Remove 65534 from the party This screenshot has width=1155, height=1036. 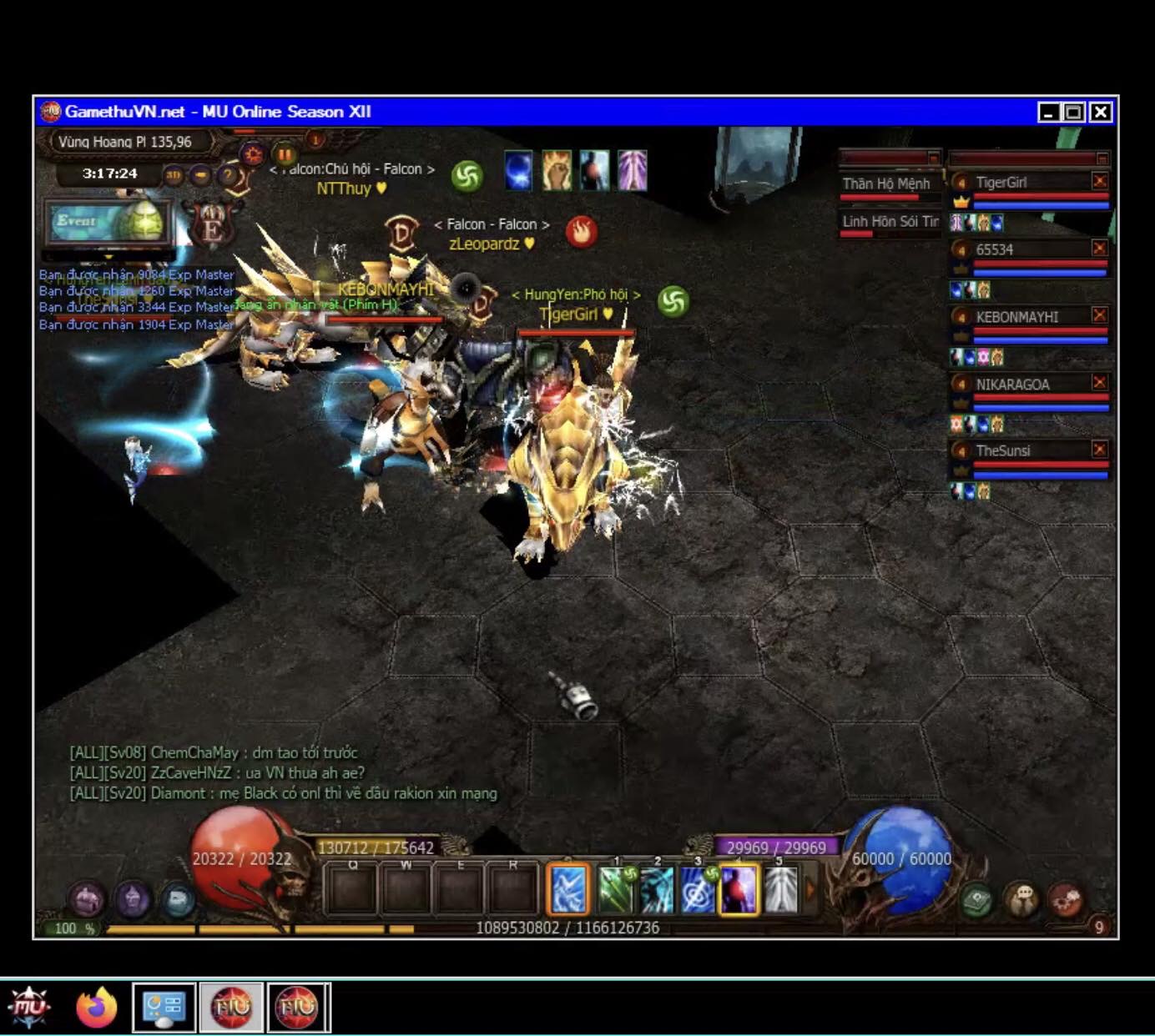coord(1099,248)
